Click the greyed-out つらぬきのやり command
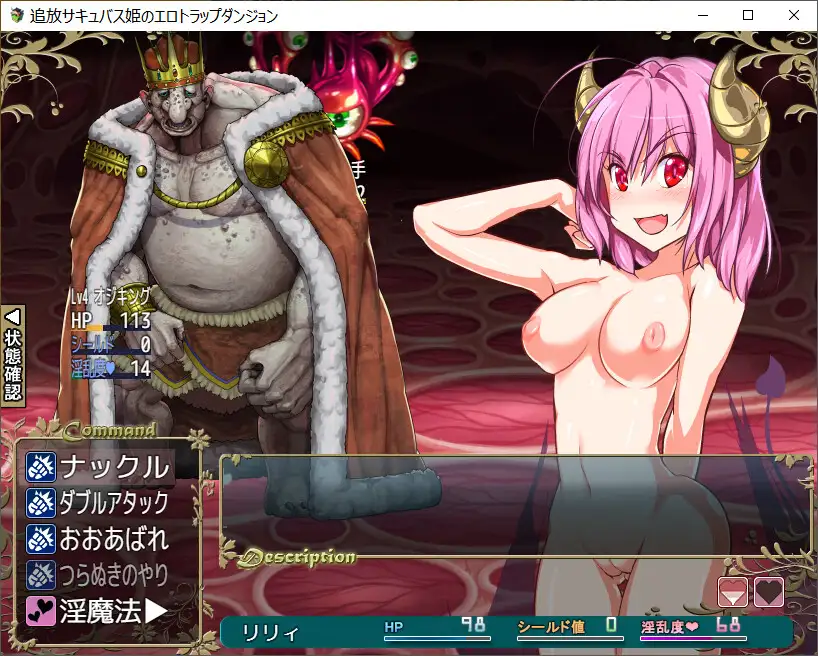This screenshot has width=818, height=656. pyautogui.click(x=99, y=574)
